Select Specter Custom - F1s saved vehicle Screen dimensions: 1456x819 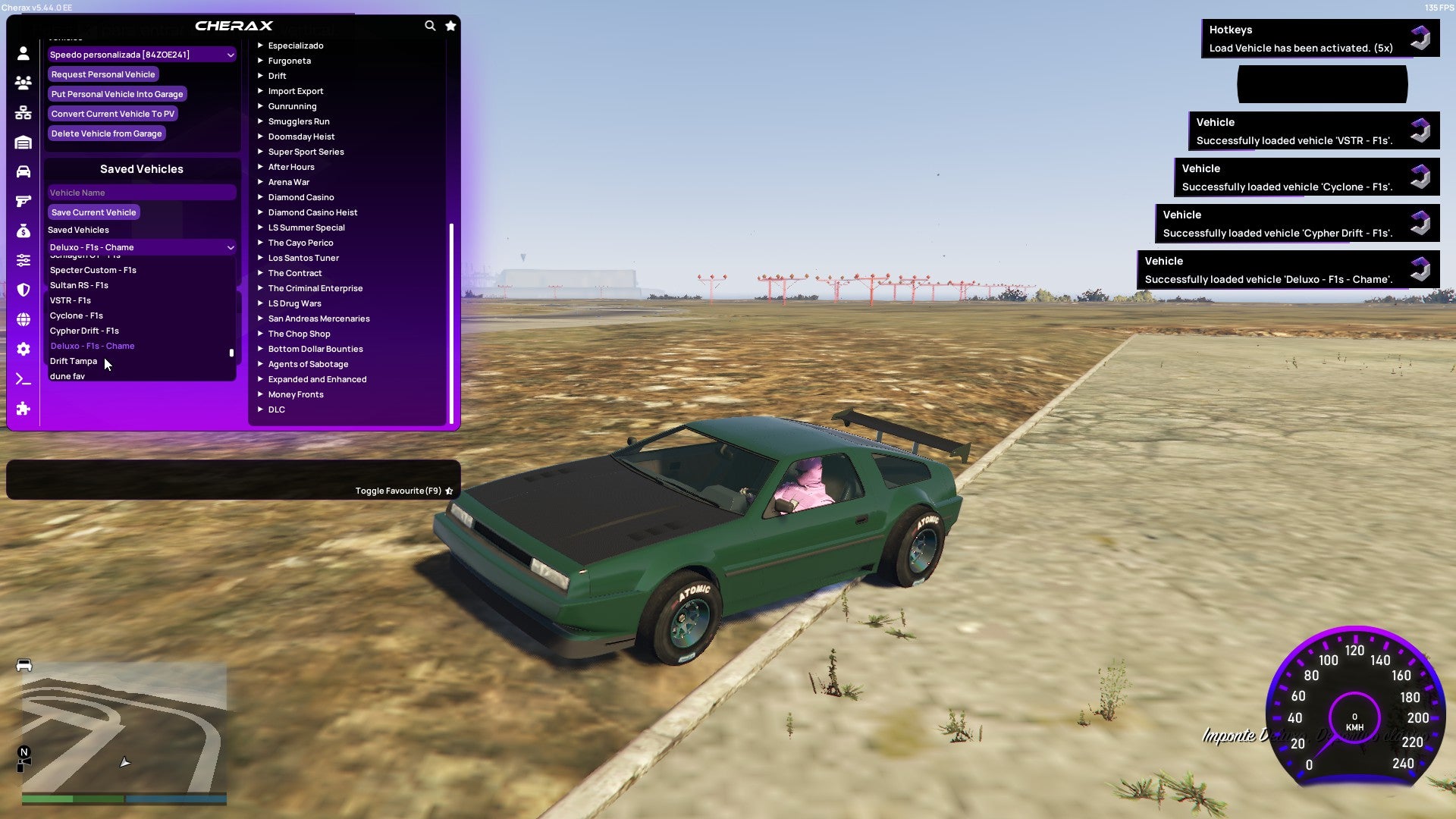coord(93,270)
